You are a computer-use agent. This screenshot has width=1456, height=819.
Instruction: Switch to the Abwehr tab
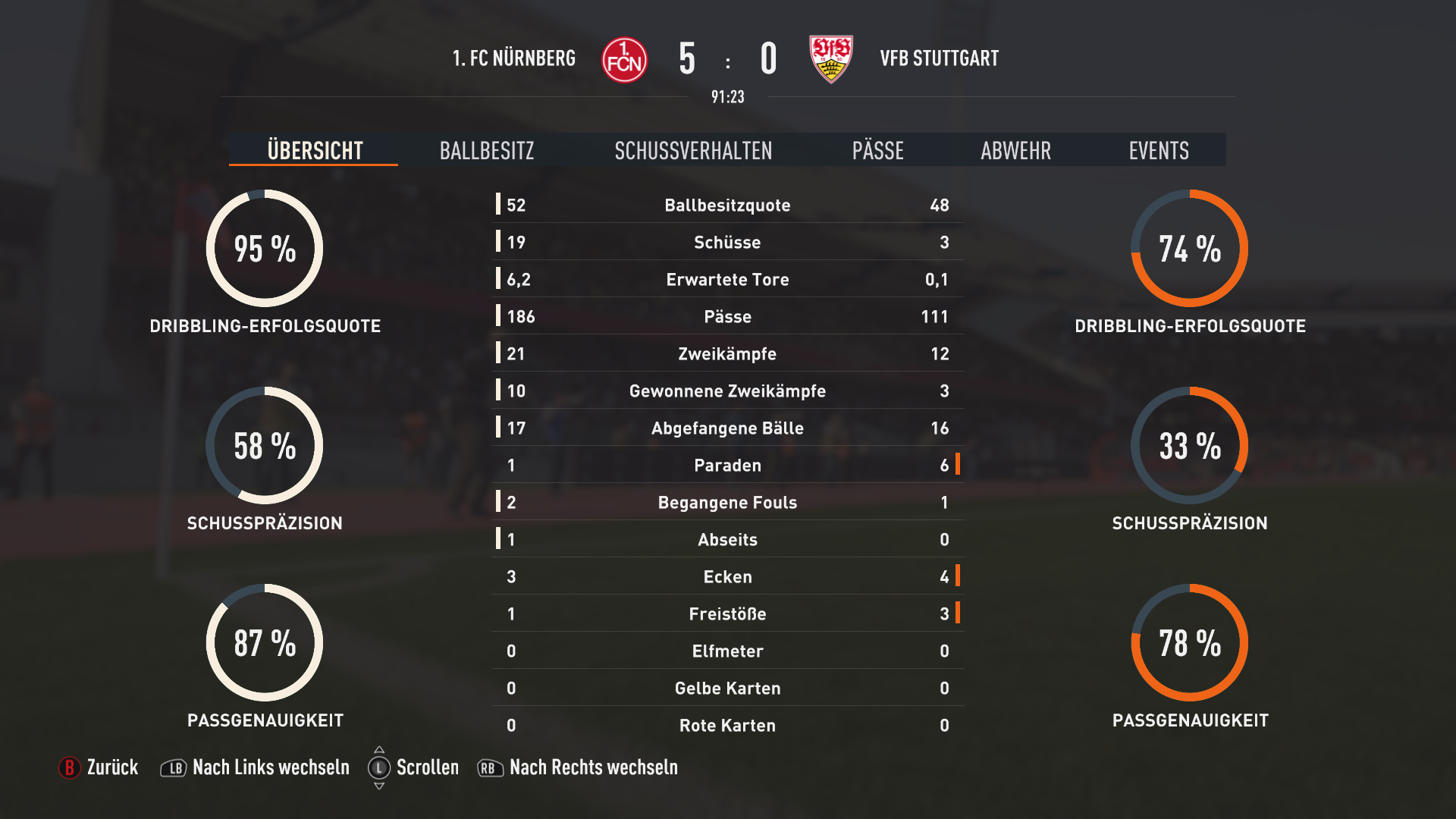(x=1015, y=150)
